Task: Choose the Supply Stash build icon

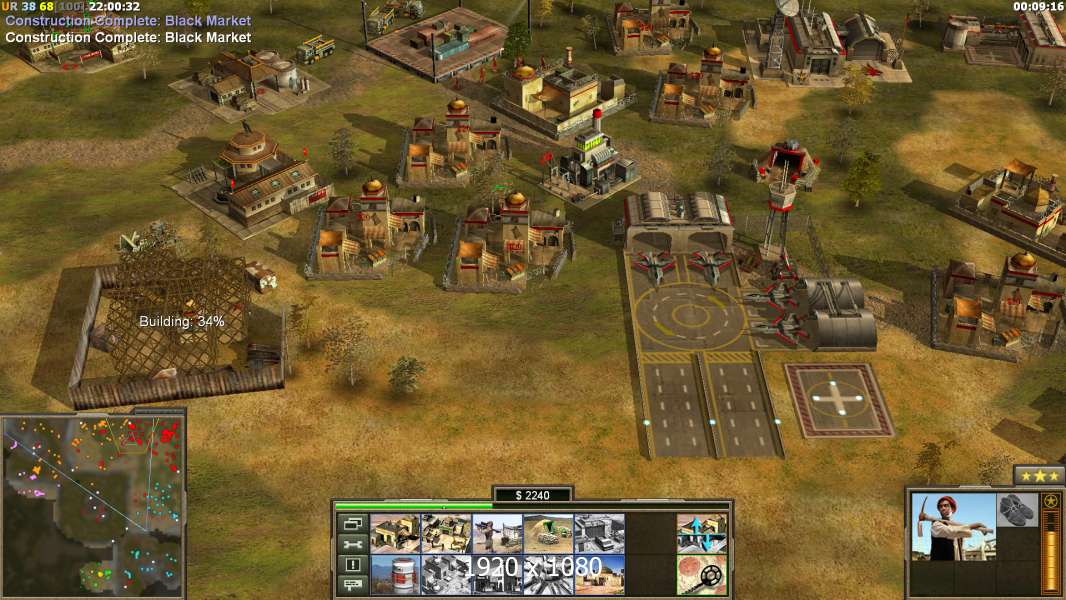Action: (x=446, y=534)
